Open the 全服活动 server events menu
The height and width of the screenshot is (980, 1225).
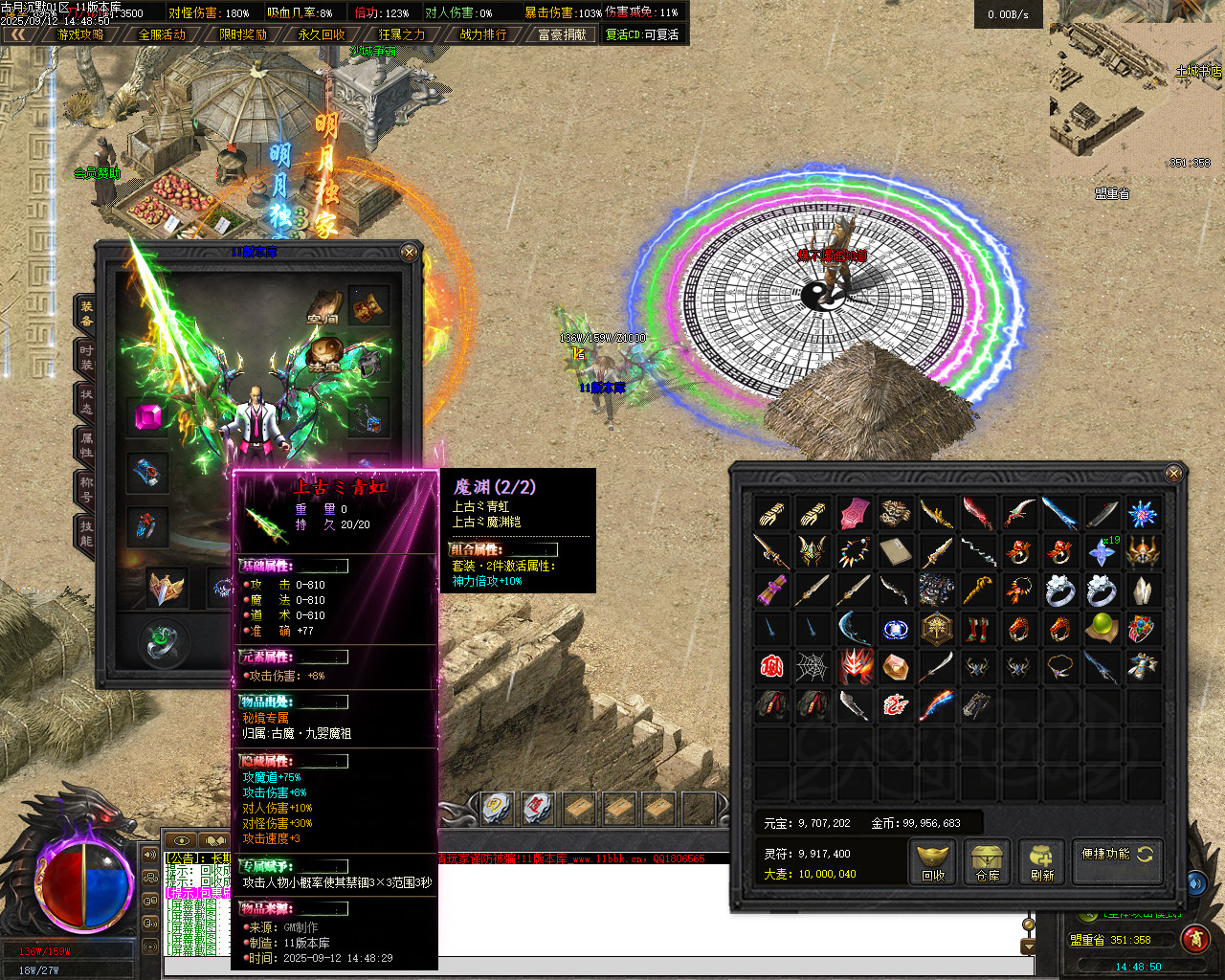click(x=162, y=34)
